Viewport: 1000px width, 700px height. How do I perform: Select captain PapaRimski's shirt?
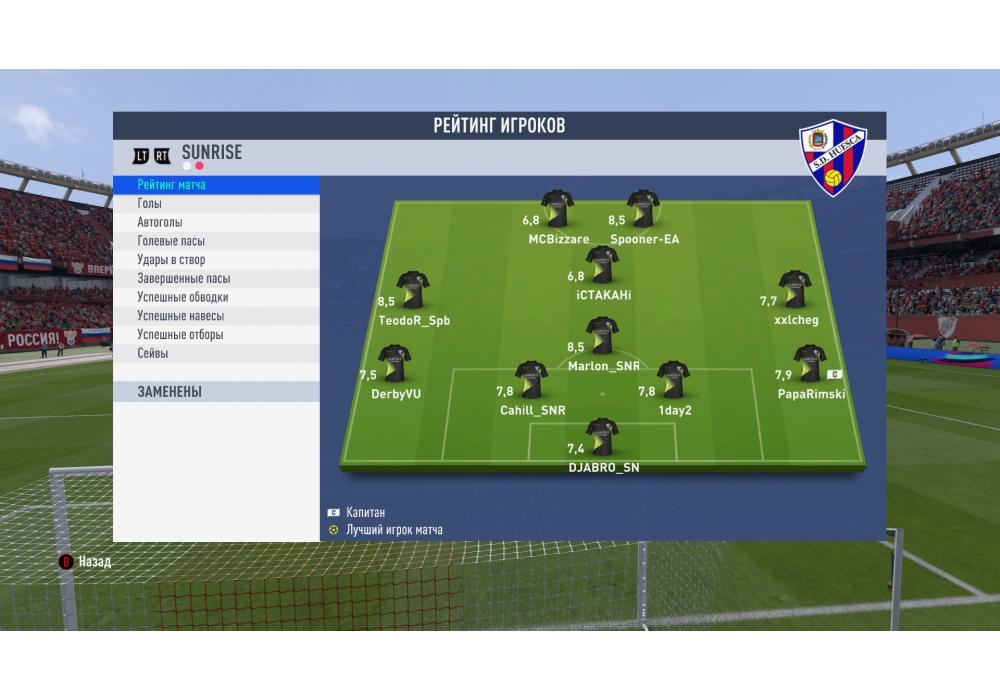[809, 365]
